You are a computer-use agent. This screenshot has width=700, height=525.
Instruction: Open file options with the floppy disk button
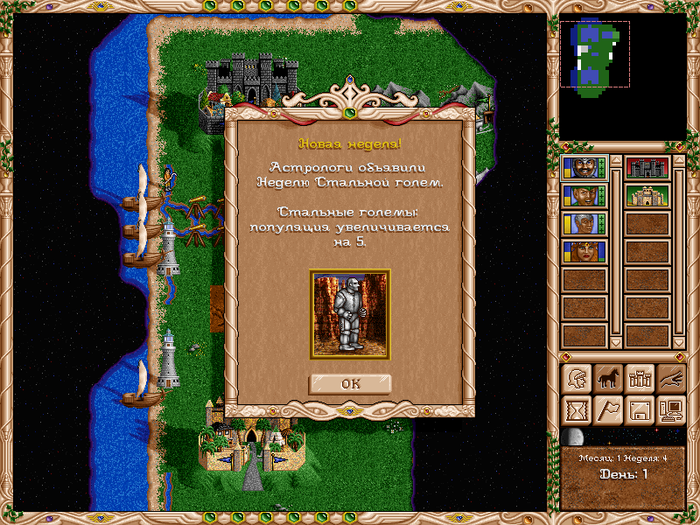[639, 410]
